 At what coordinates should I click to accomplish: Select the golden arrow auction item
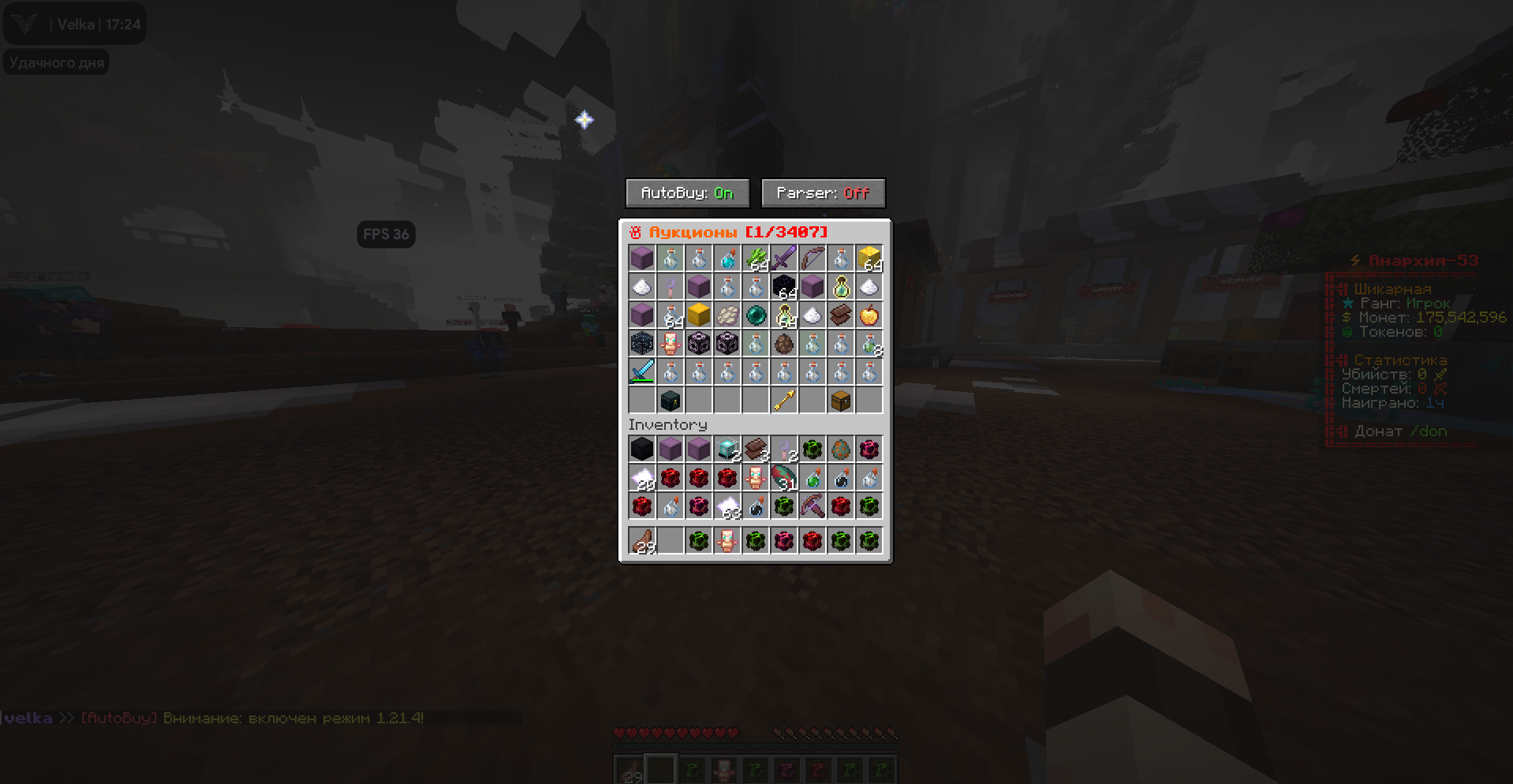[x=783, y=400]
